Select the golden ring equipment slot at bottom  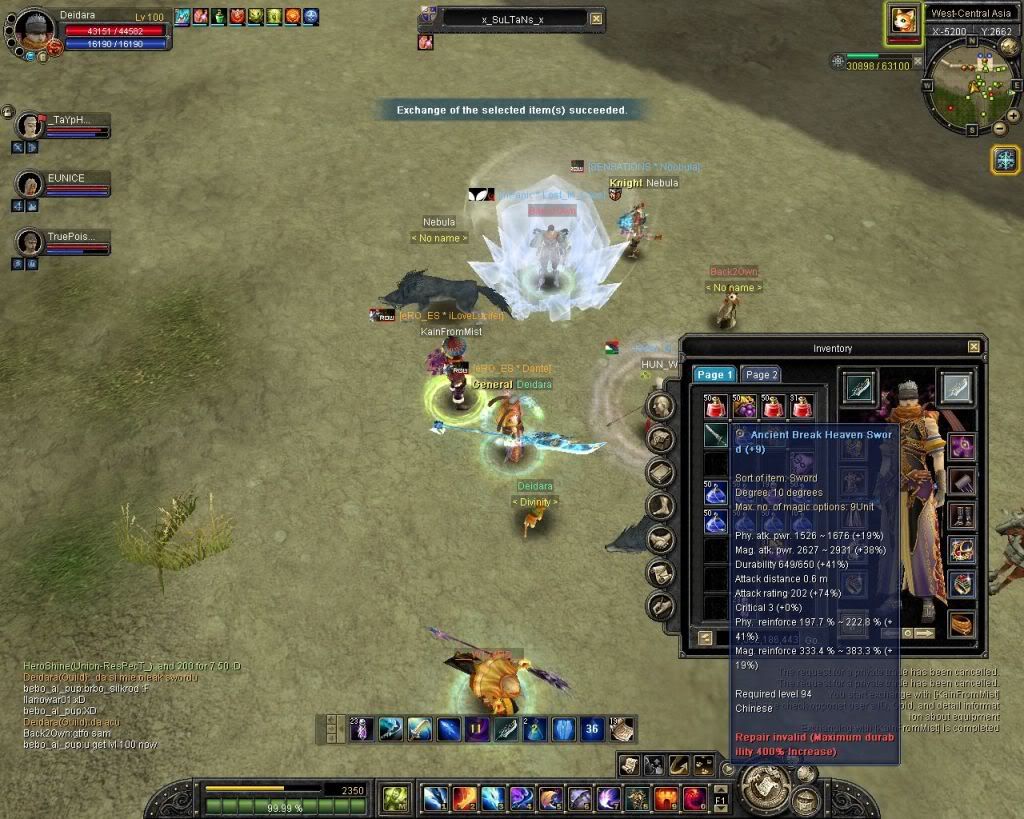click(961, 622)
